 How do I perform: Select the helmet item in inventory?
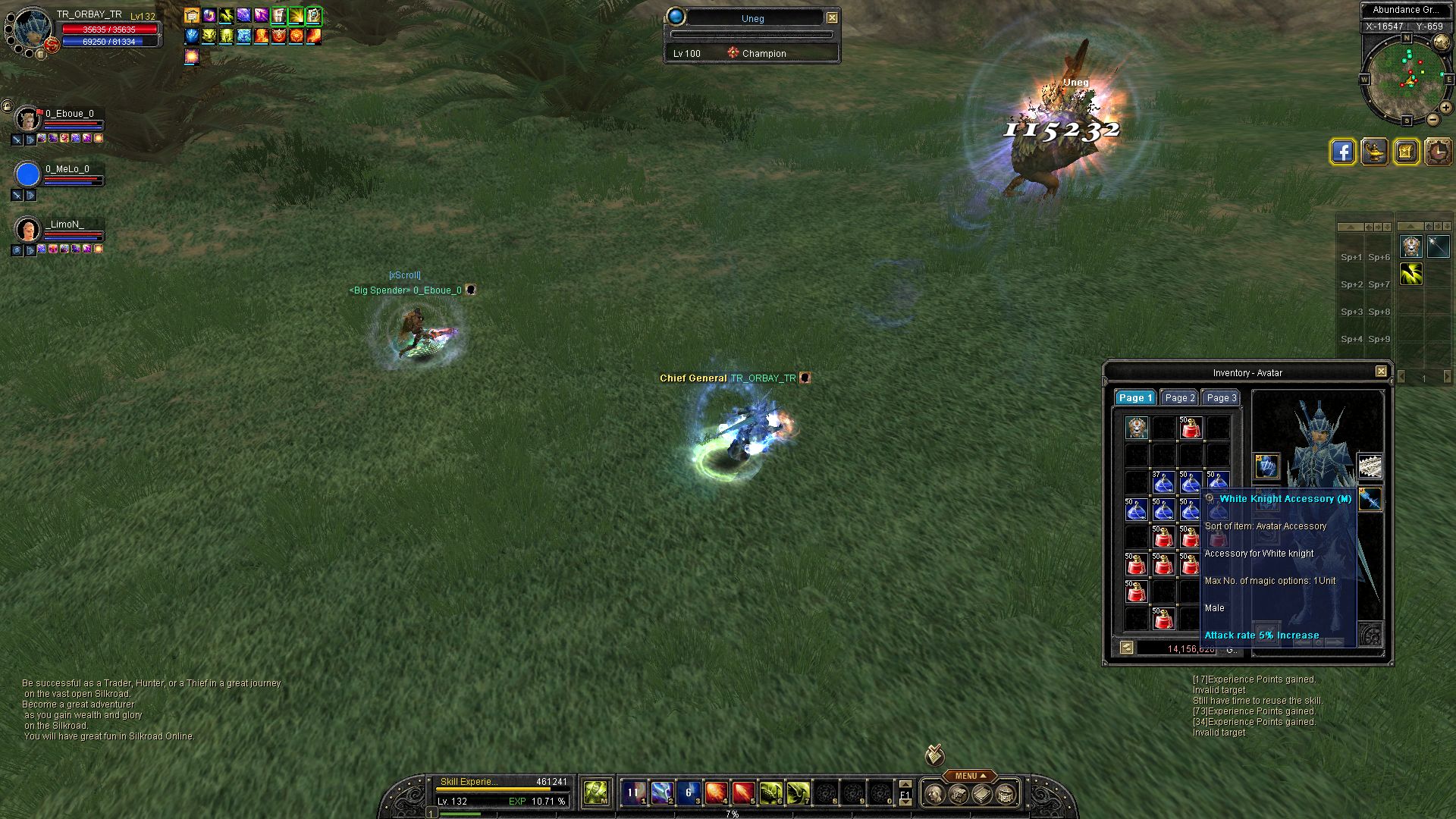1137,428
